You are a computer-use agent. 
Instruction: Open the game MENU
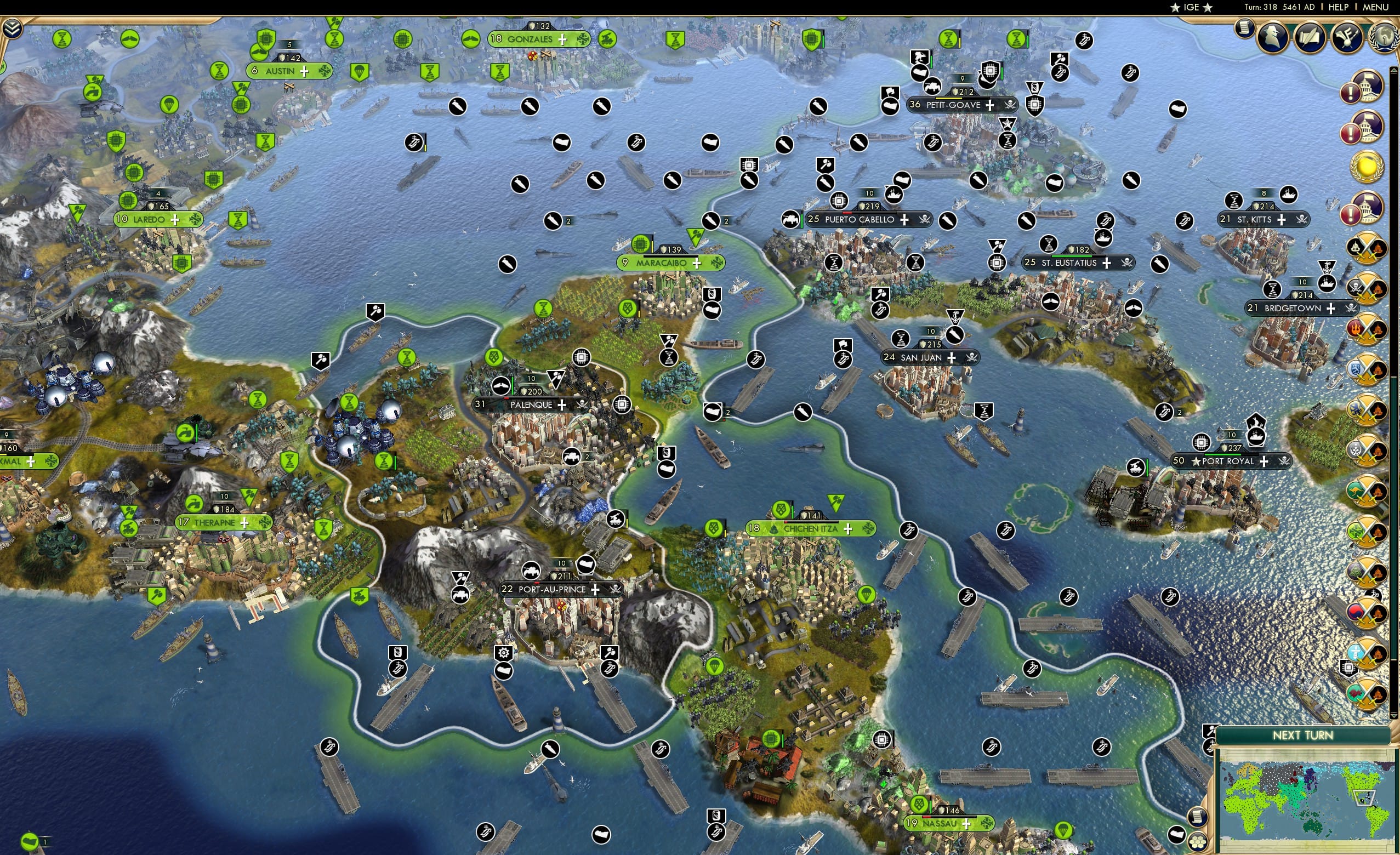(x=1378, y=7)
